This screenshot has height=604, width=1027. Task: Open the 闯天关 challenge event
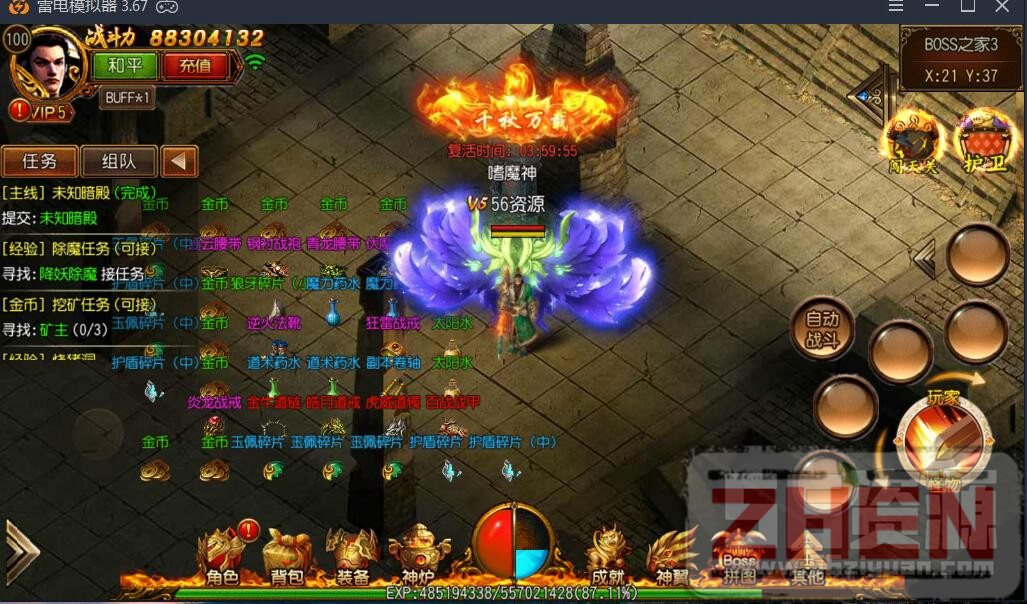point(913,140)
